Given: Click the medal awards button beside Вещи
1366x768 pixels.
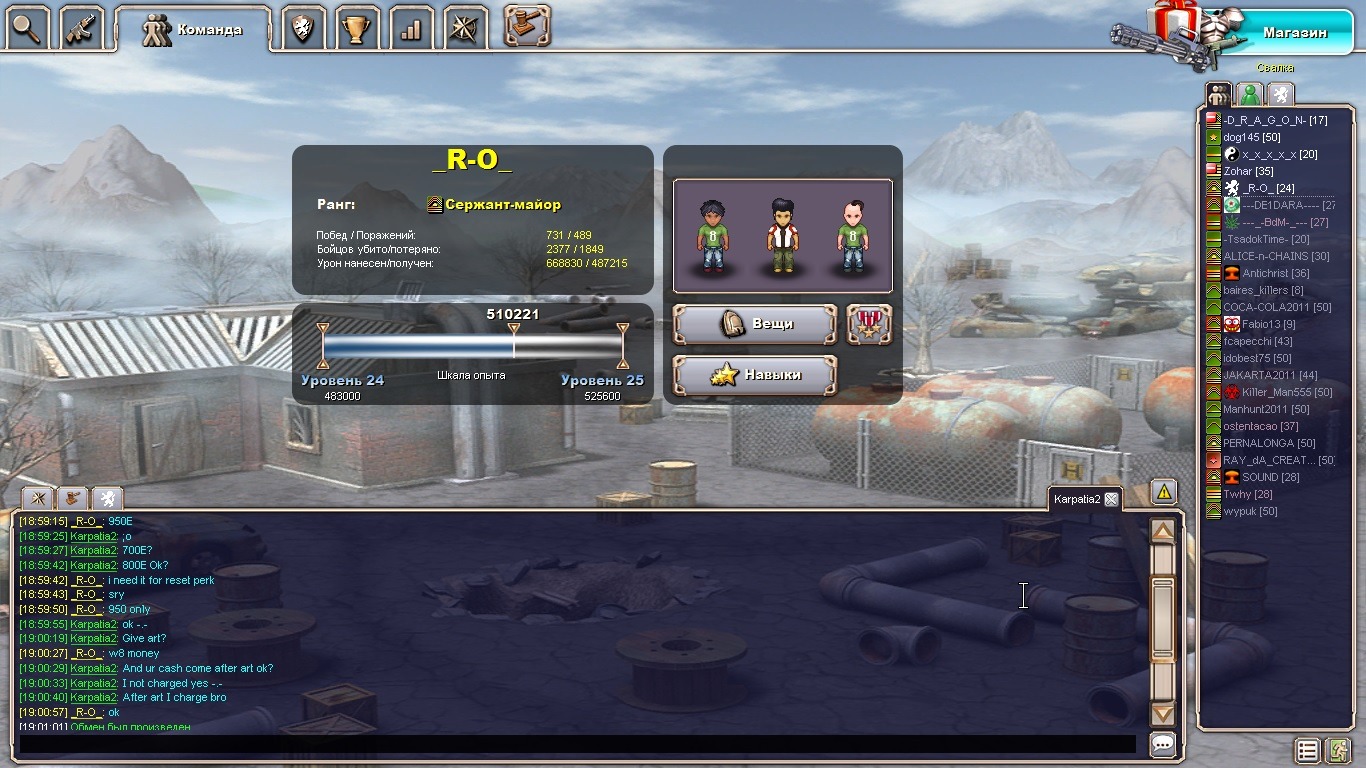Looking at the screenshot, I should [x=869, y=324].
